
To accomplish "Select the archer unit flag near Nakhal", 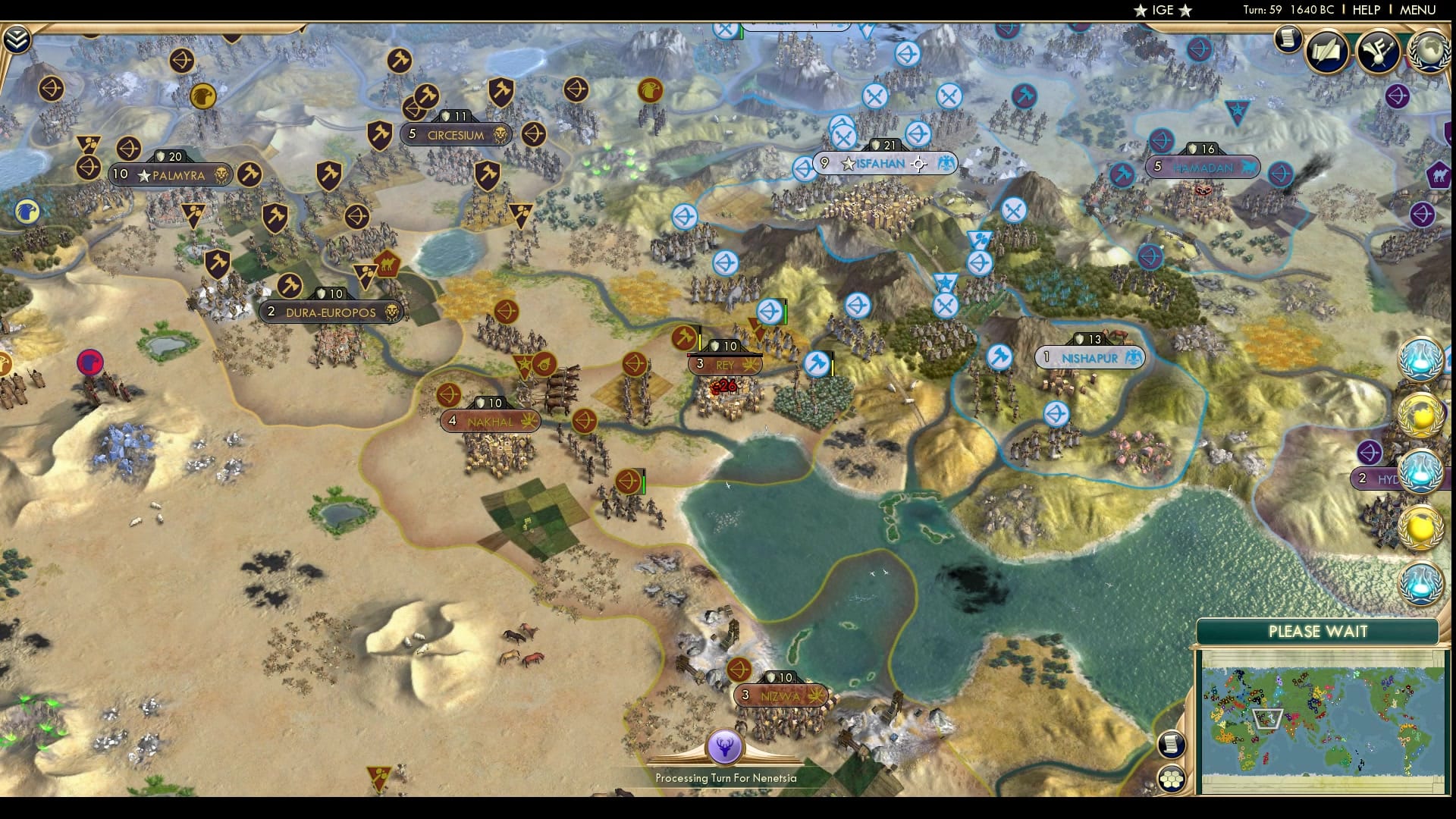I will point(450,394).
